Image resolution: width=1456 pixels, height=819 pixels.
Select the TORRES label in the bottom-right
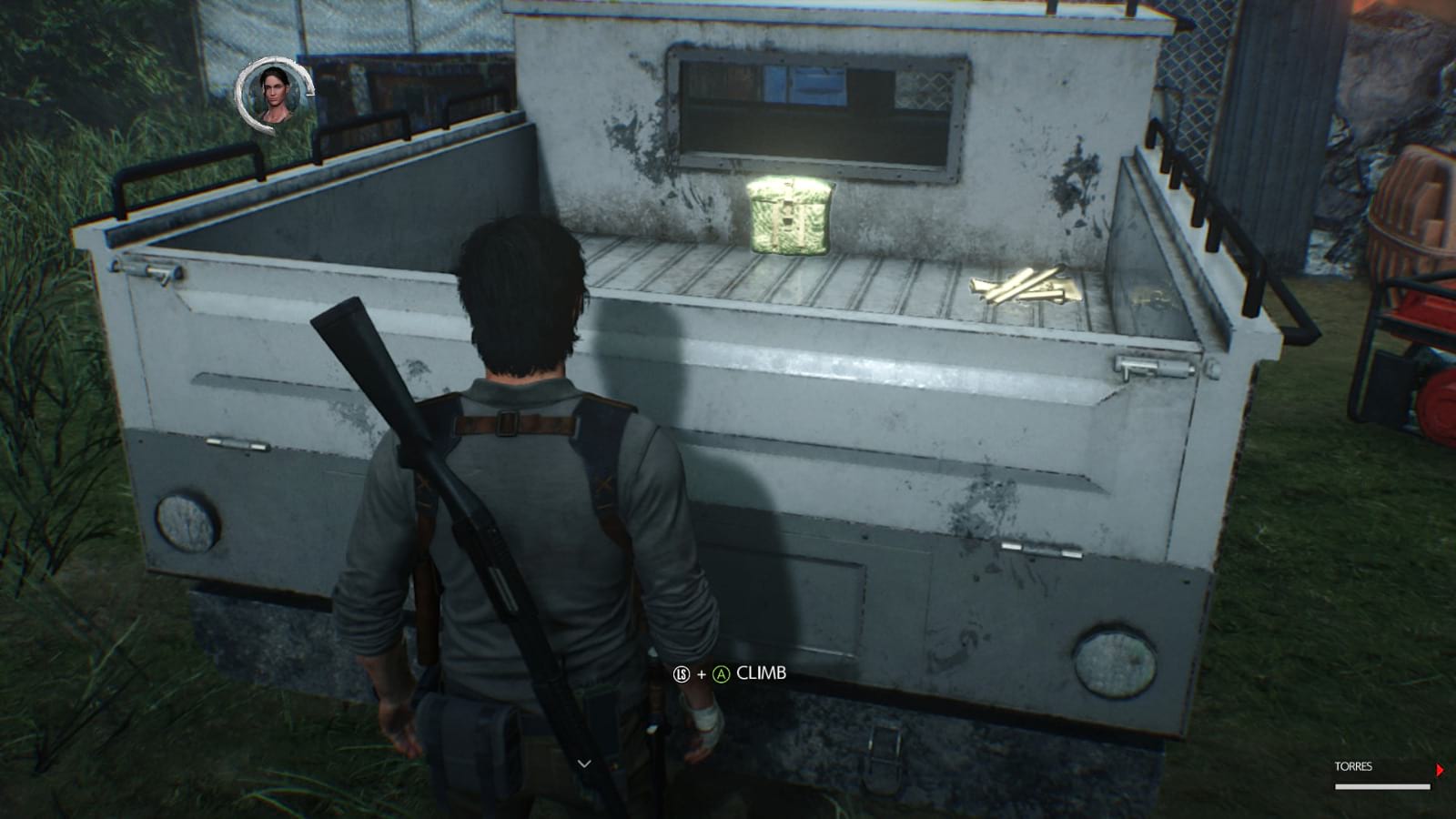click(1356, 767)
